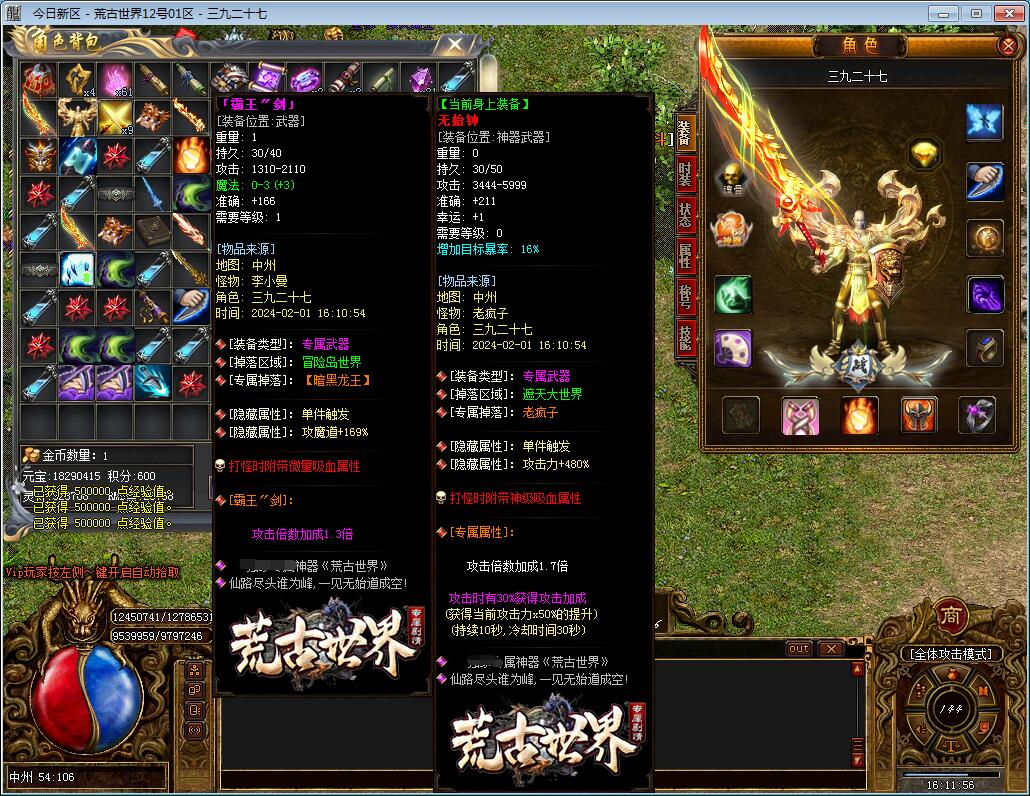
Task: Open the 技能 skills tab
Action: [x=685, y=338]
